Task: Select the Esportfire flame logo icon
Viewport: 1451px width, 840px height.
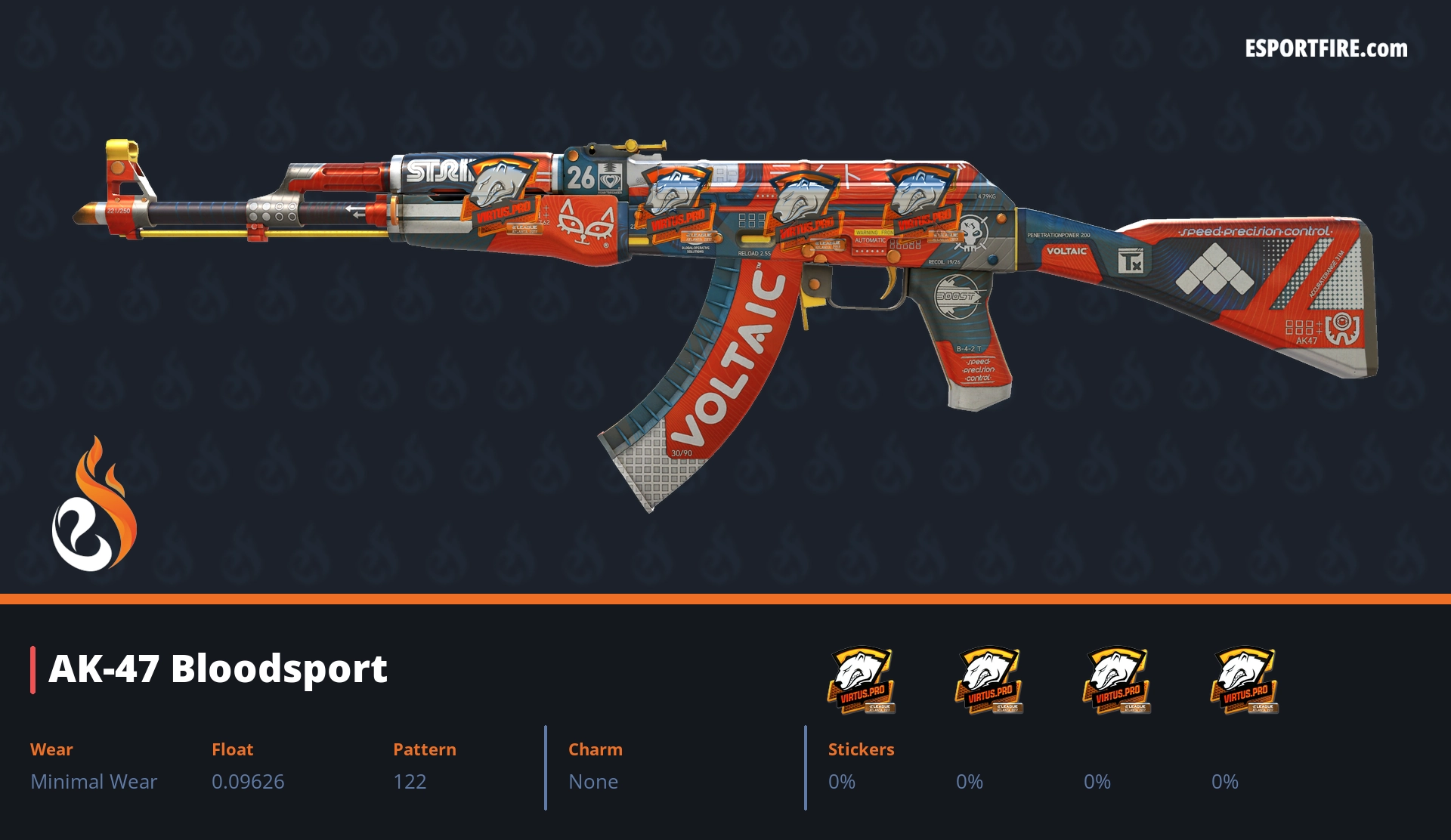Action: (x=94, y=505)
